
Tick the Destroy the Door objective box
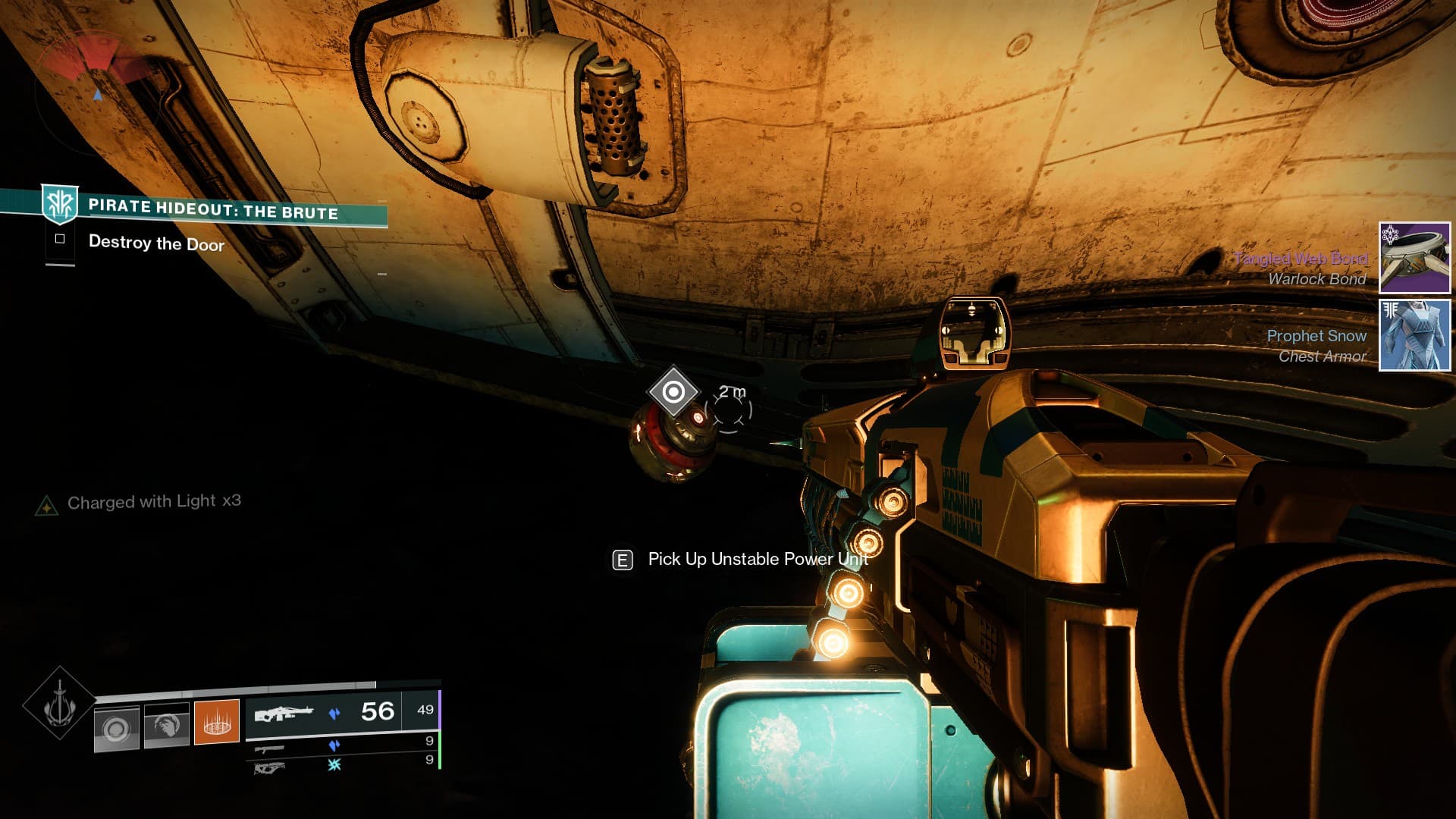(60, 239)
